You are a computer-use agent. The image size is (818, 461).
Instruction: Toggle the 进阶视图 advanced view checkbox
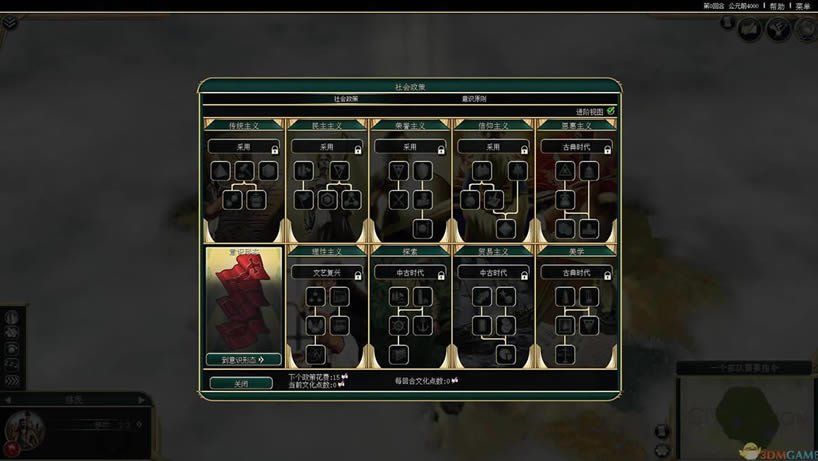tap(611, 111)
